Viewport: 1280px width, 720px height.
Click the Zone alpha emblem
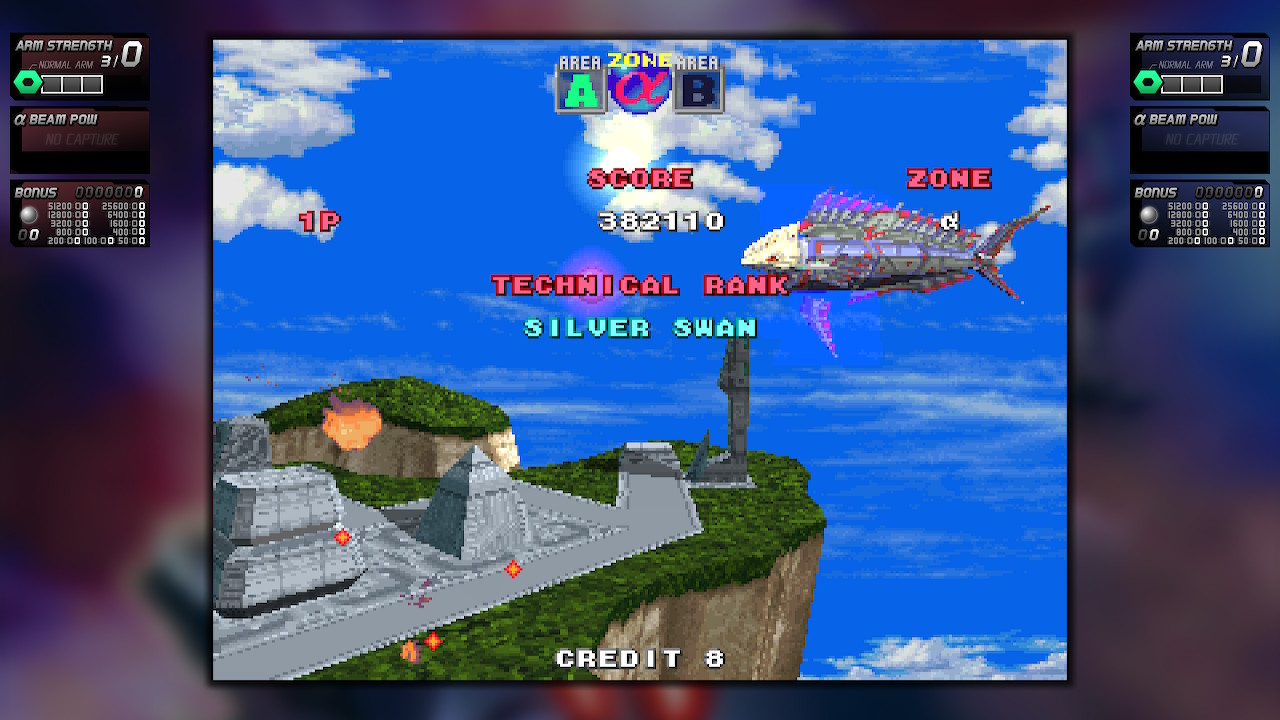(639, 88)
